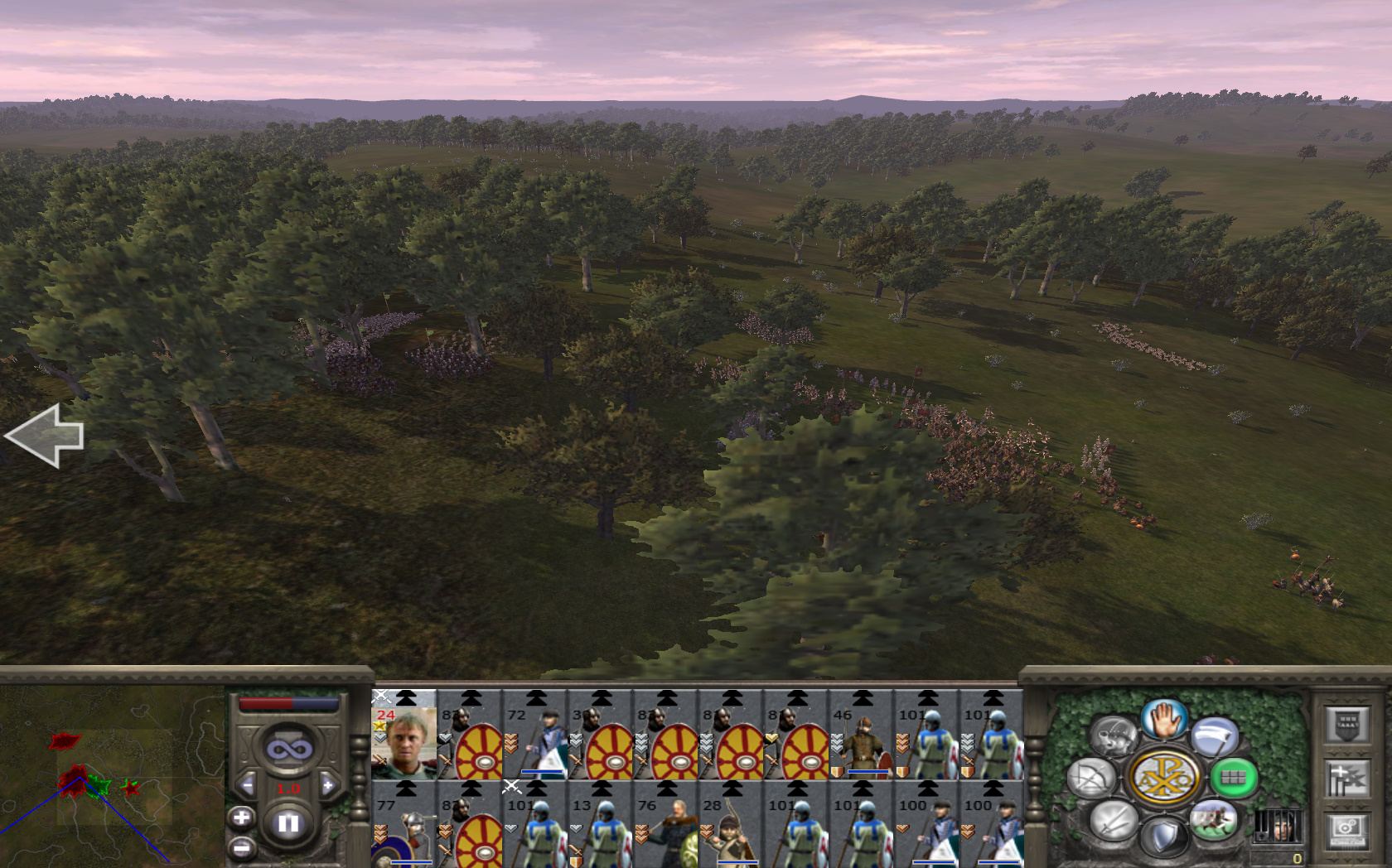This screenshot has height=868, width=1392.
Task: Decrease the battle speed
Action: [247, 785]
